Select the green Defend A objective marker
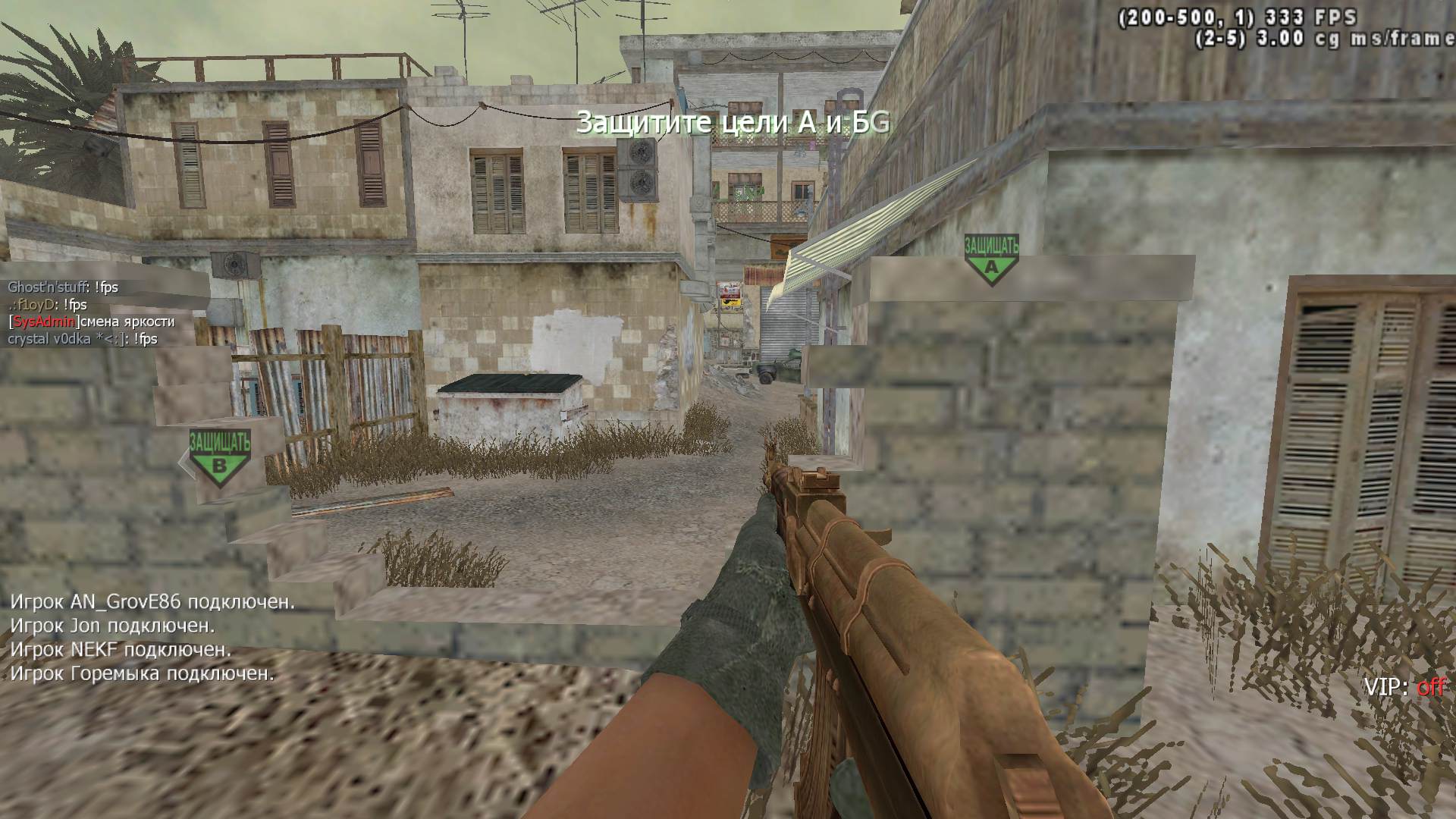1456x819 pixels. (x=991, y=259)
